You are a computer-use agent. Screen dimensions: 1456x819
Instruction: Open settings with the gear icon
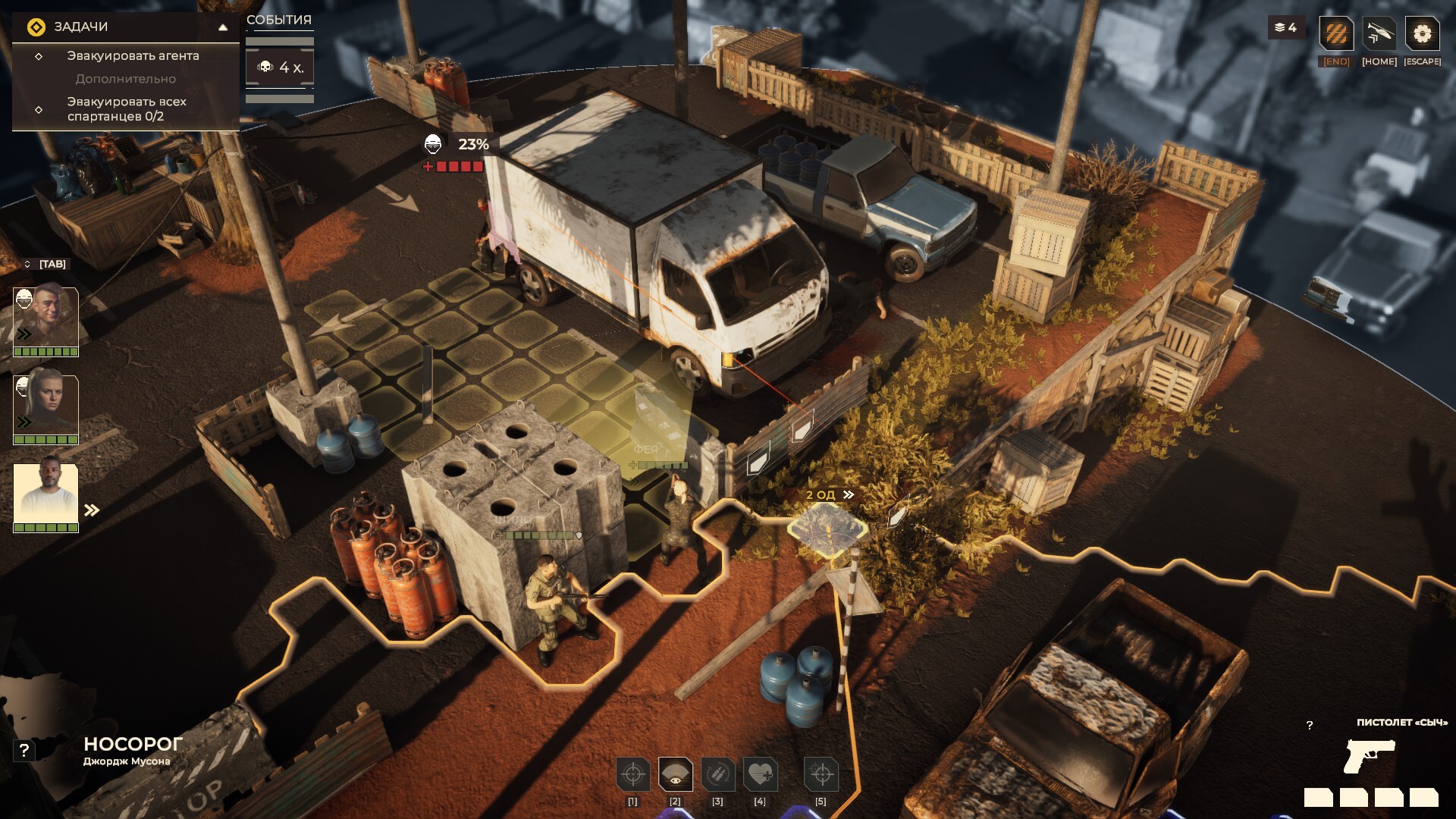[1422, 34]
